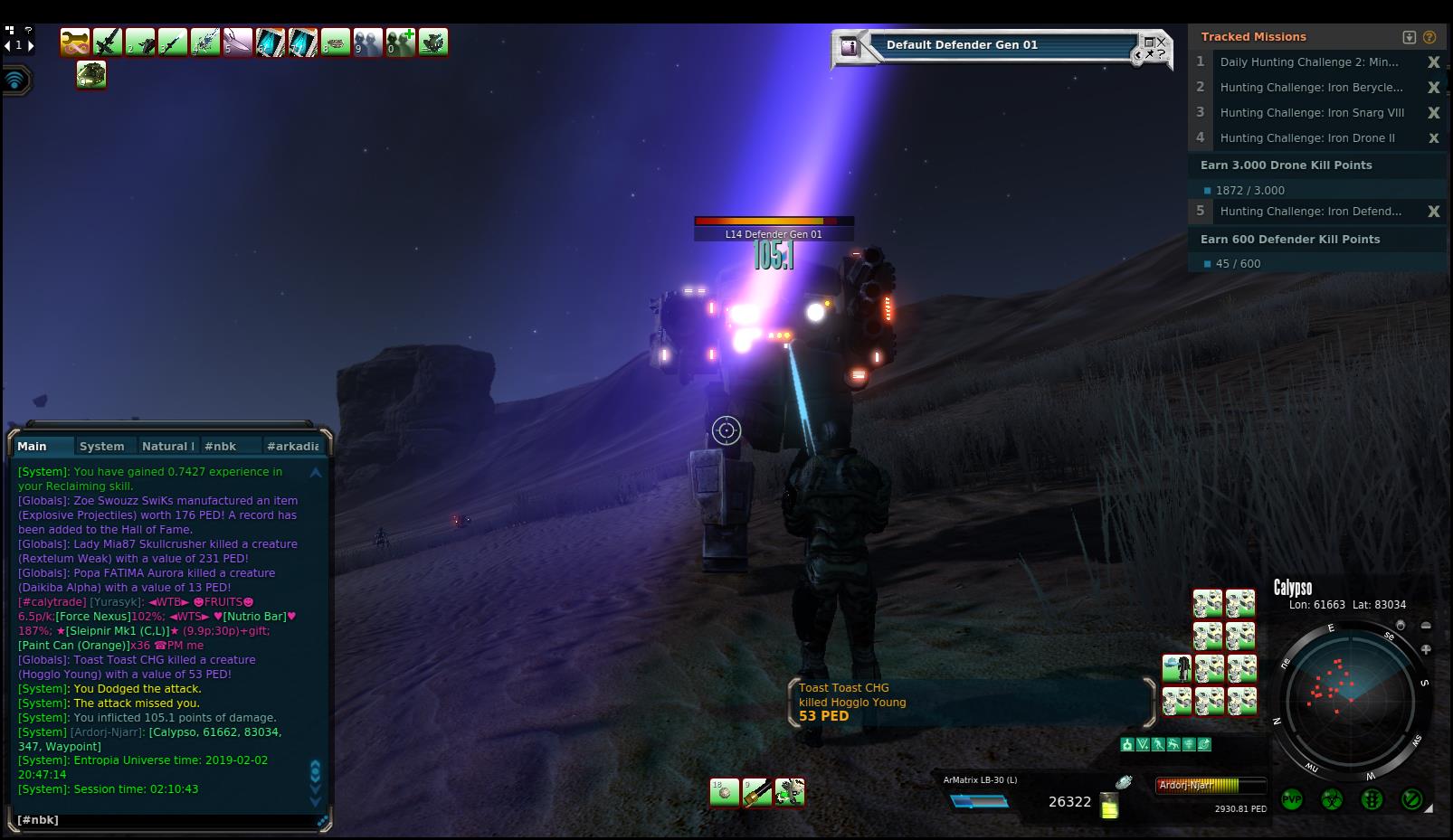The image size is (1453, 840).
Task: Click the traffic light icon below radar
Action: [x=1372, y=799]
